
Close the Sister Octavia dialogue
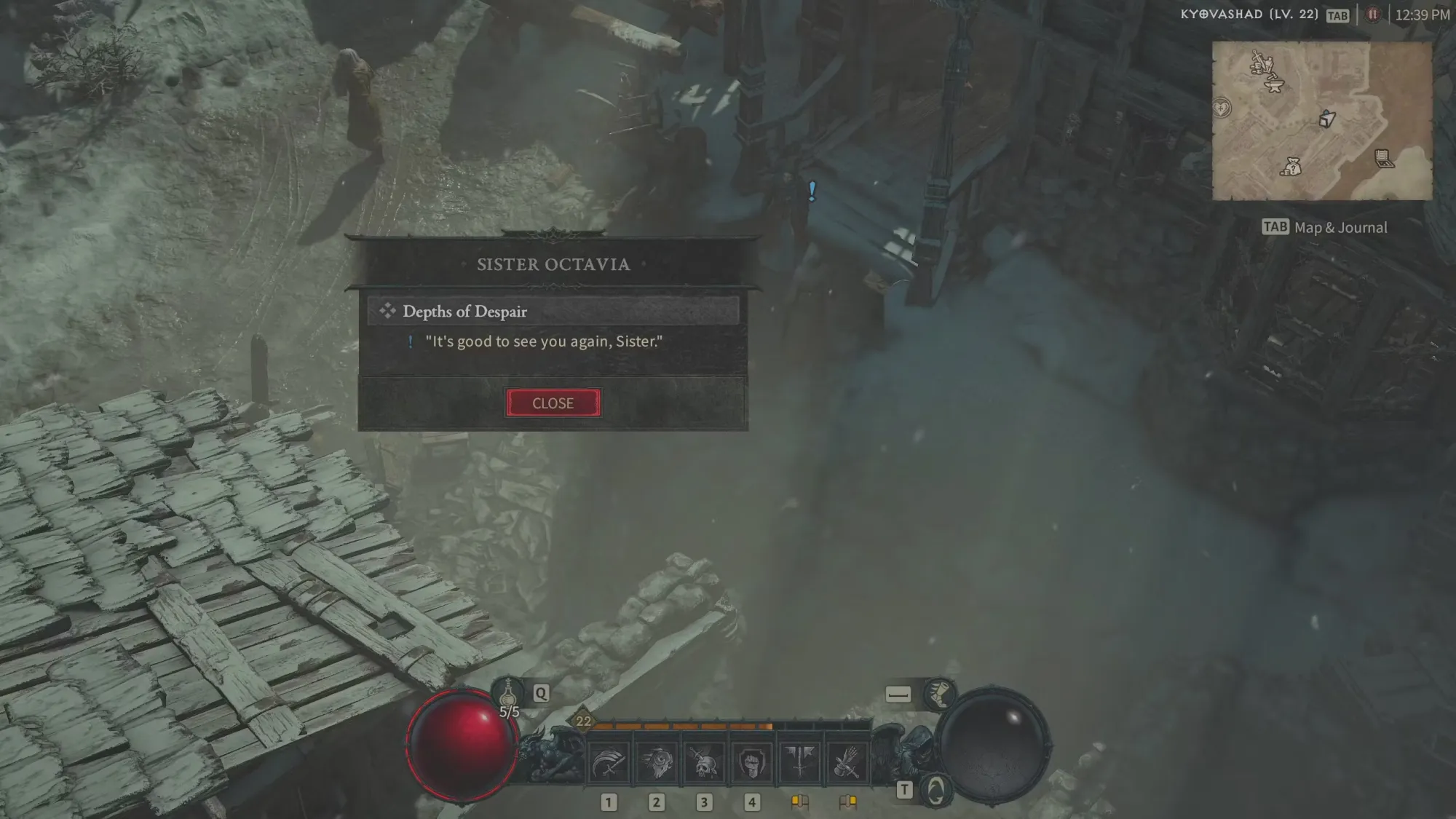click(x=553, y=403)
